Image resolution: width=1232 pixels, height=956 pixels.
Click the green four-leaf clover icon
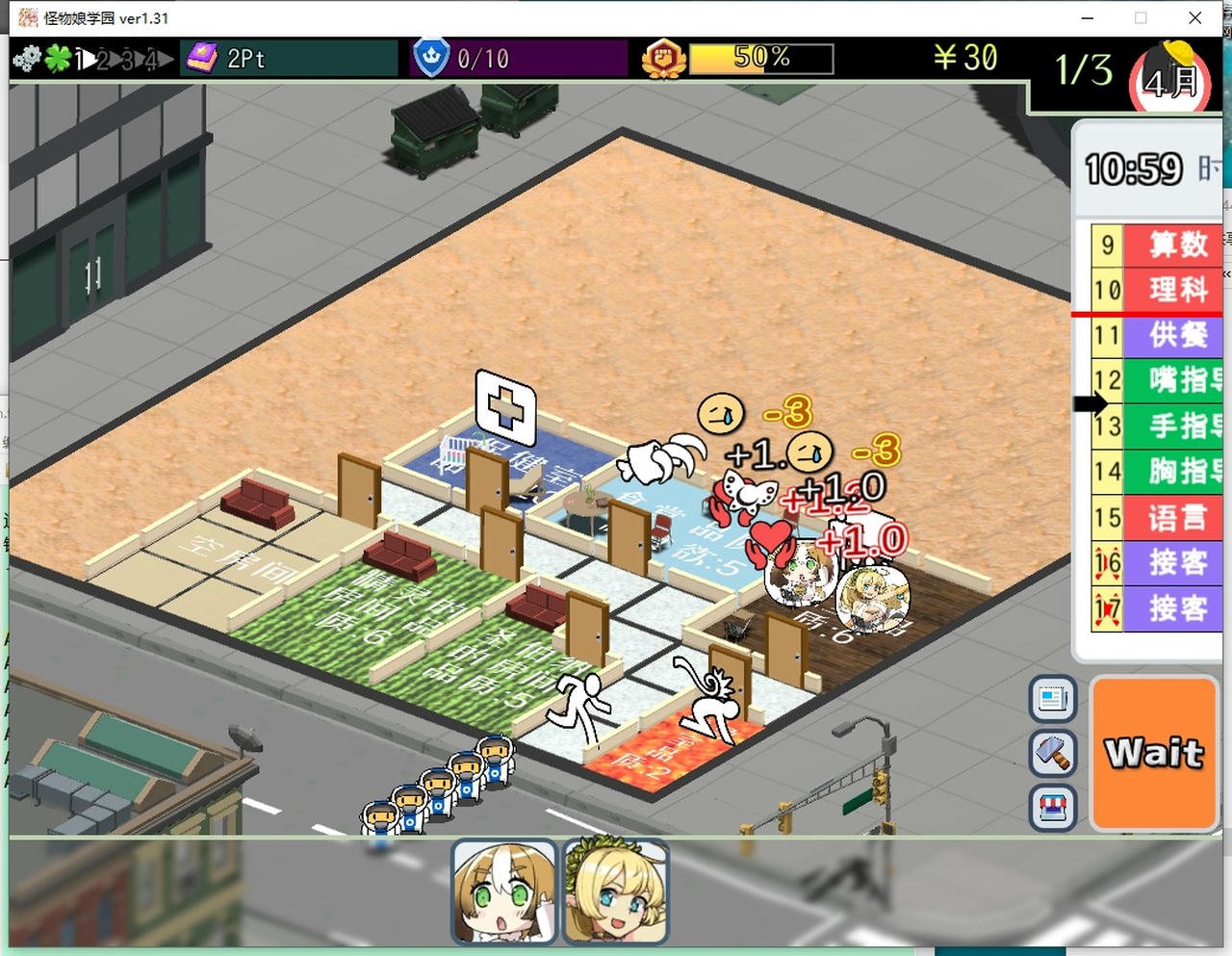[58, 59]
